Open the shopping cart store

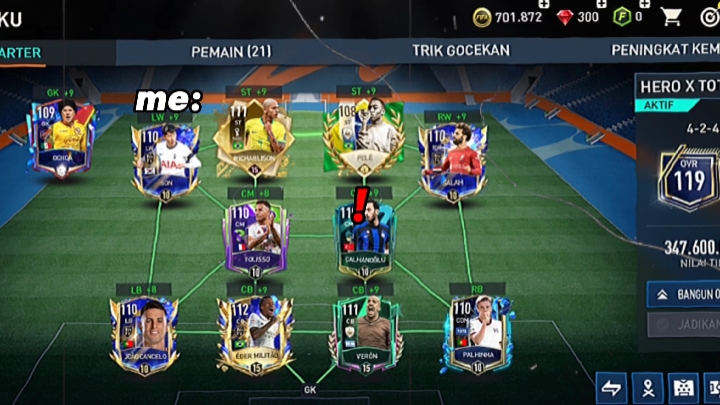pos(671,16)
